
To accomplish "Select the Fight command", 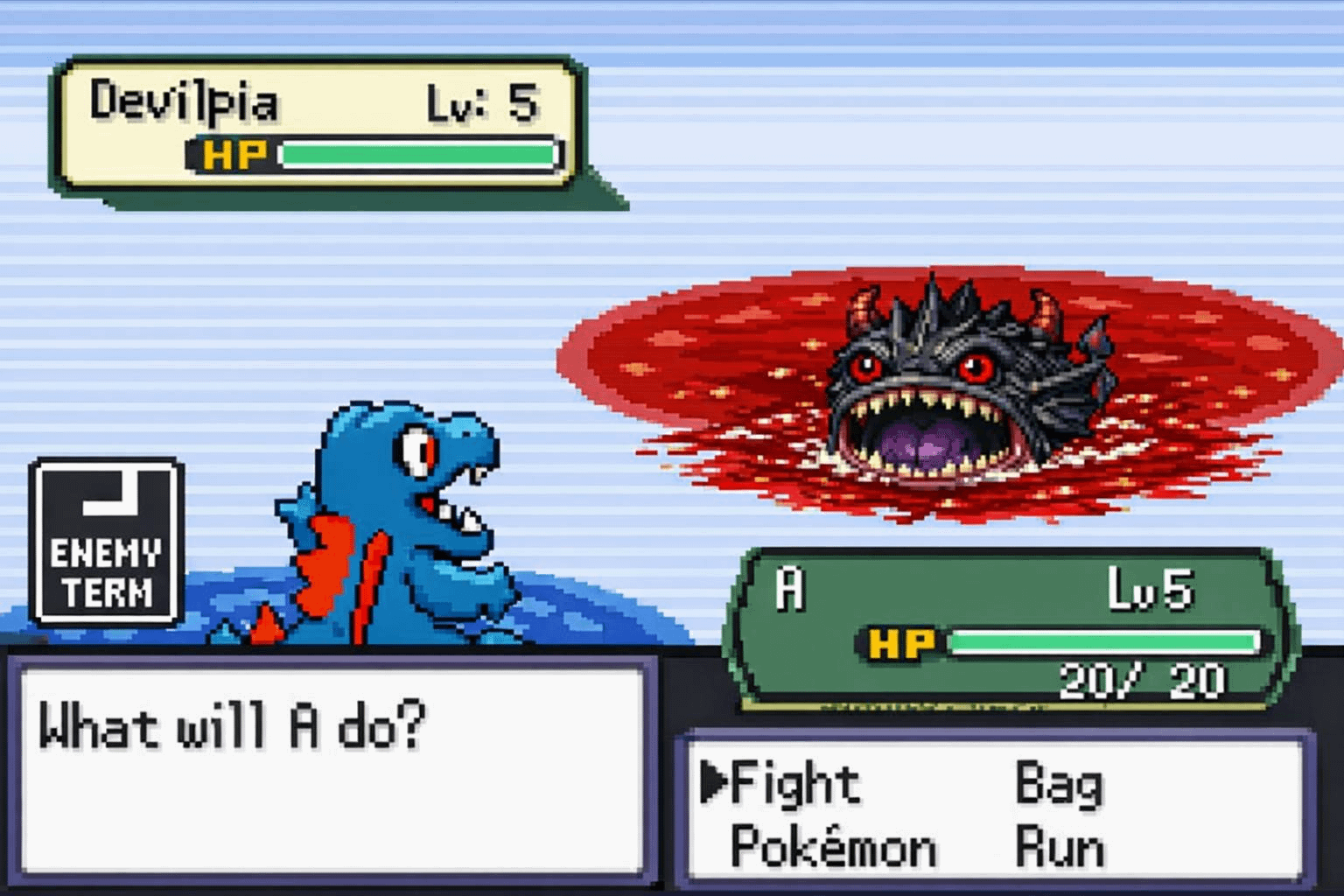I will coord(794,783).
